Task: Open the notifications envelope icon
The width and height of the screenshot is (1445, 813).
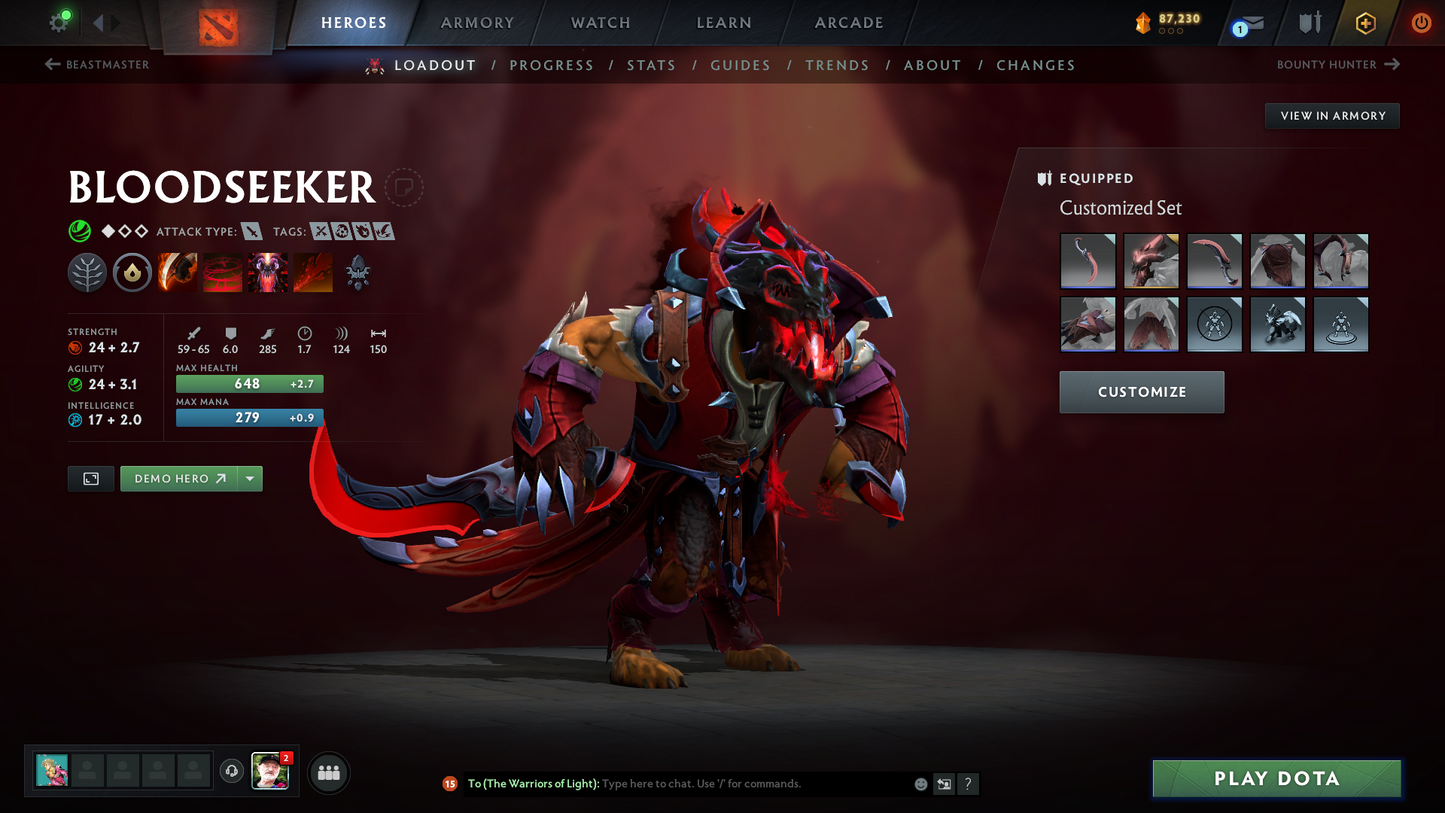Action: click(1253, 22)
